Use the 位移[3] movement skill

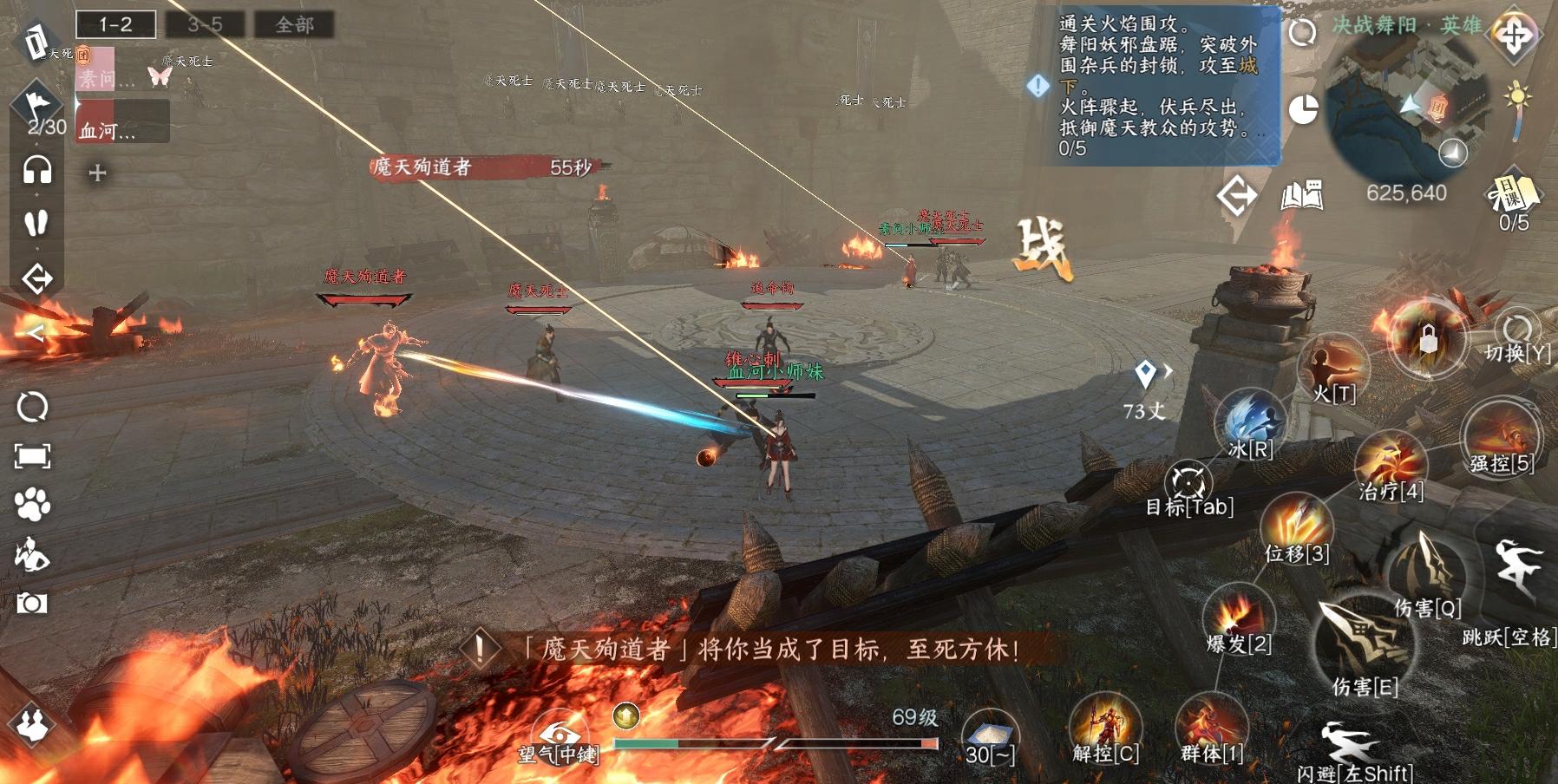point(1296,526)
